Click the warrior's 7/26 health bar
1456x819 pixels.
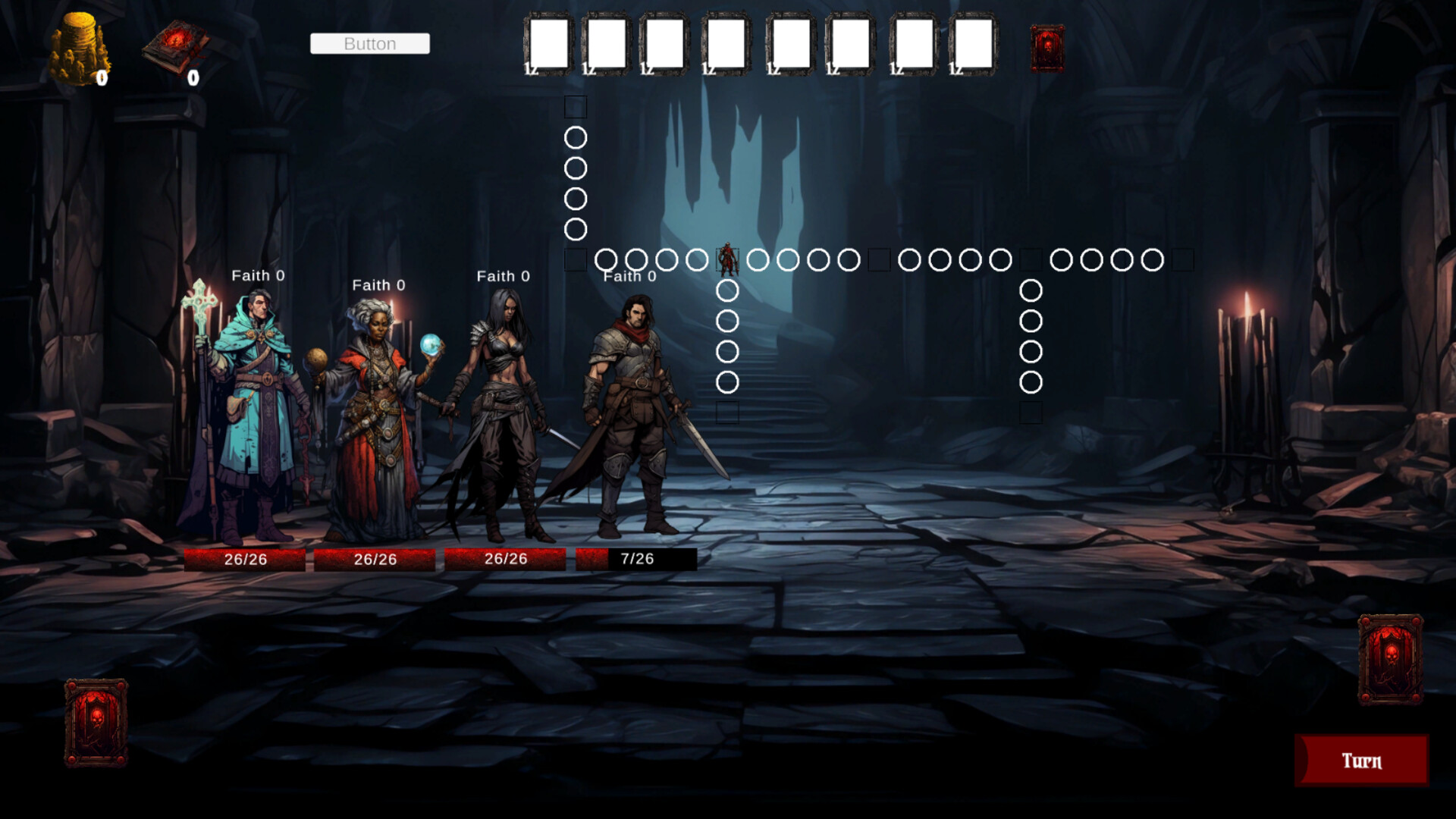[637, 559]
